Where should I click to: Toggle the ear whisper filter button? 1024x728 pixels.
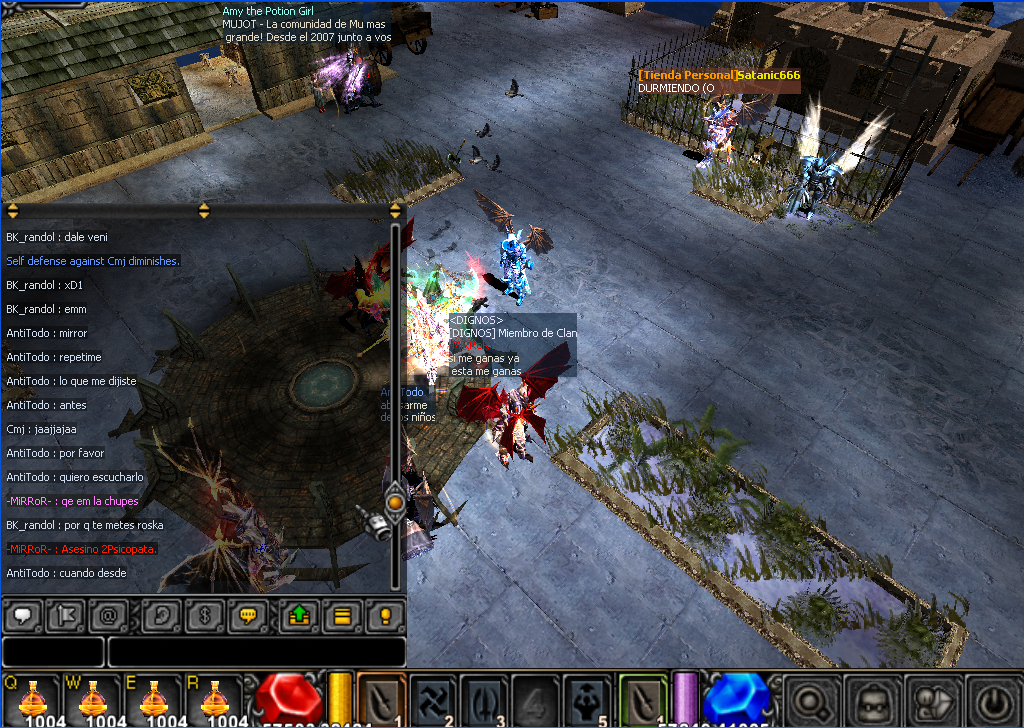click(x=161, y=616)
